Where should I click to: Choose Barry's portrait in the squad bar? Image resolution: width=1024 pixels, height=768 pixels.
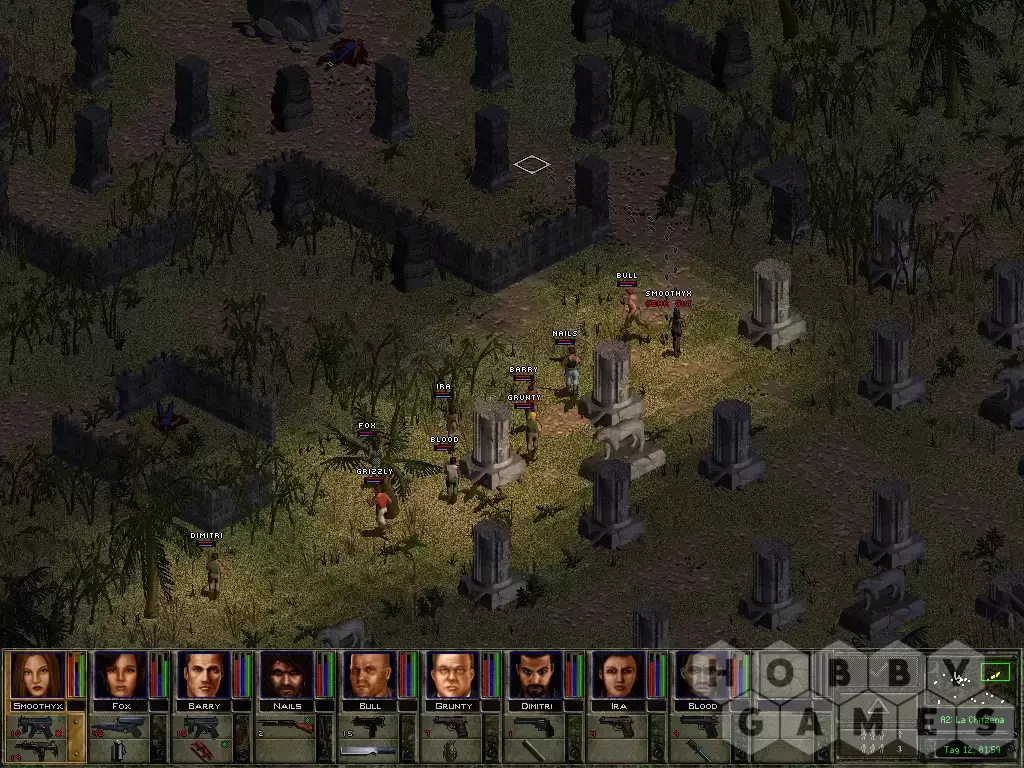[x=204, y=676]
